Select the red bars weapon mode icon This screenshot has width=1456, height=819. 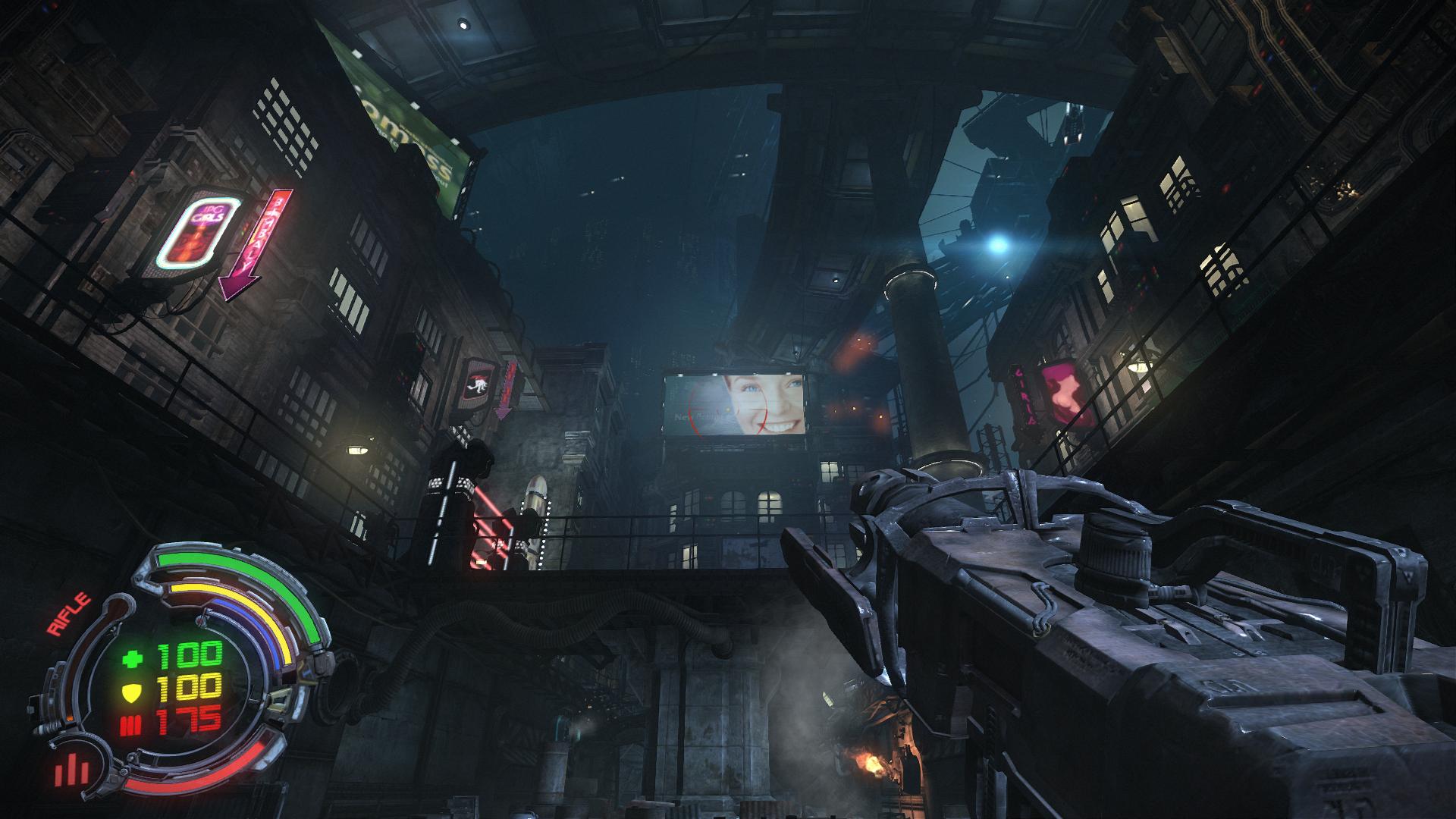72,770
